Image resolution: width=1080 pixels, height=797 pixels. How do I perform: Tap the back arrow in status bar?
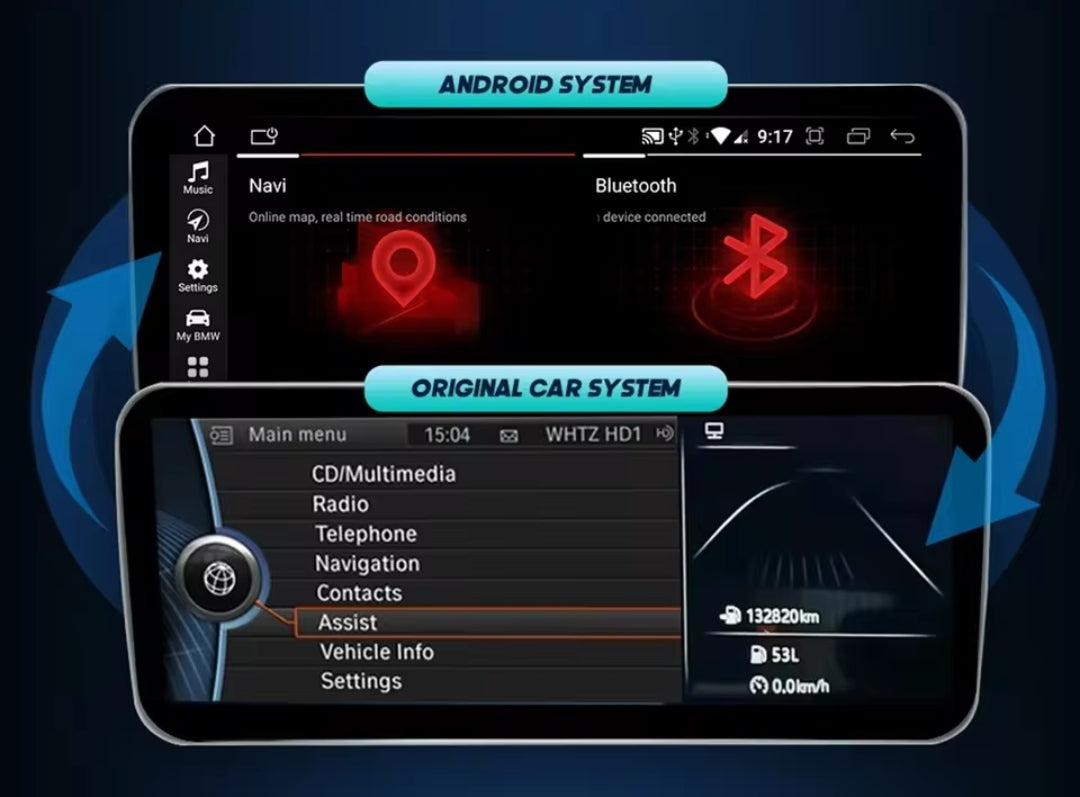click(x=902, y=136)
